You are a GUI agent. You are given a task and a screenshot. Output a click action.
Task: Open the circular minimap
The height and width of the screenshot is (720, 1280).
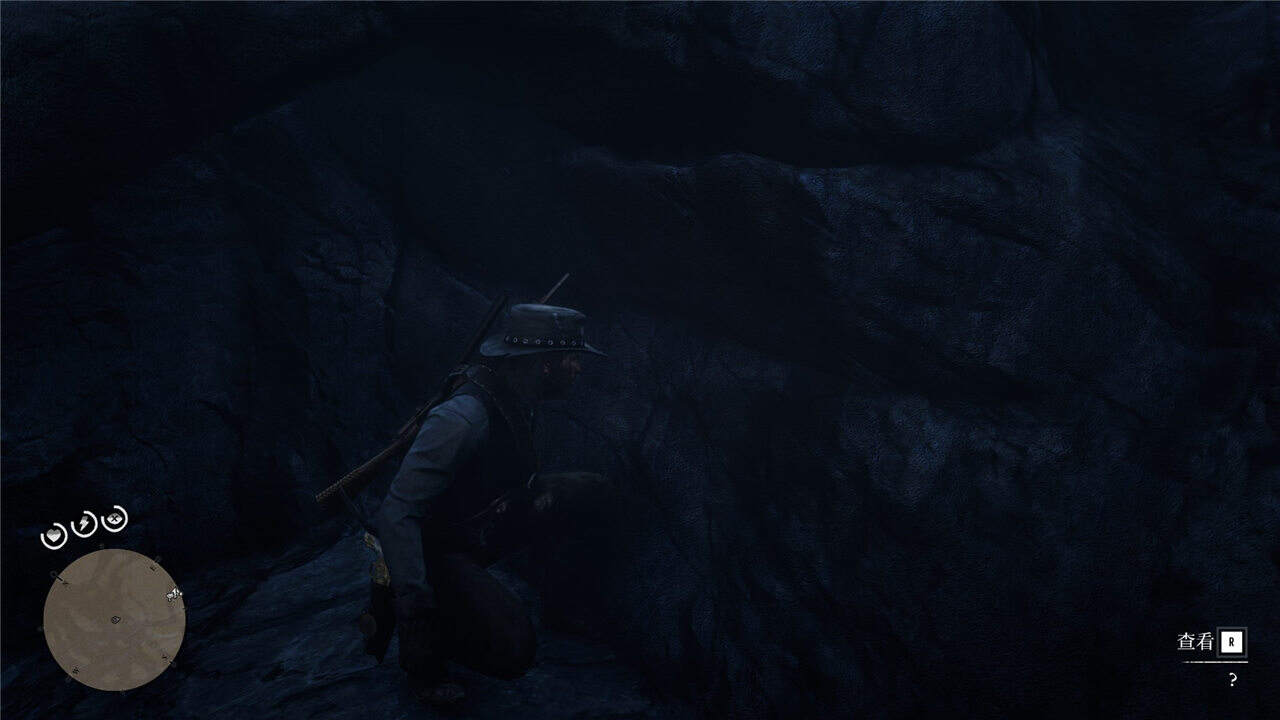click(114, 620)
